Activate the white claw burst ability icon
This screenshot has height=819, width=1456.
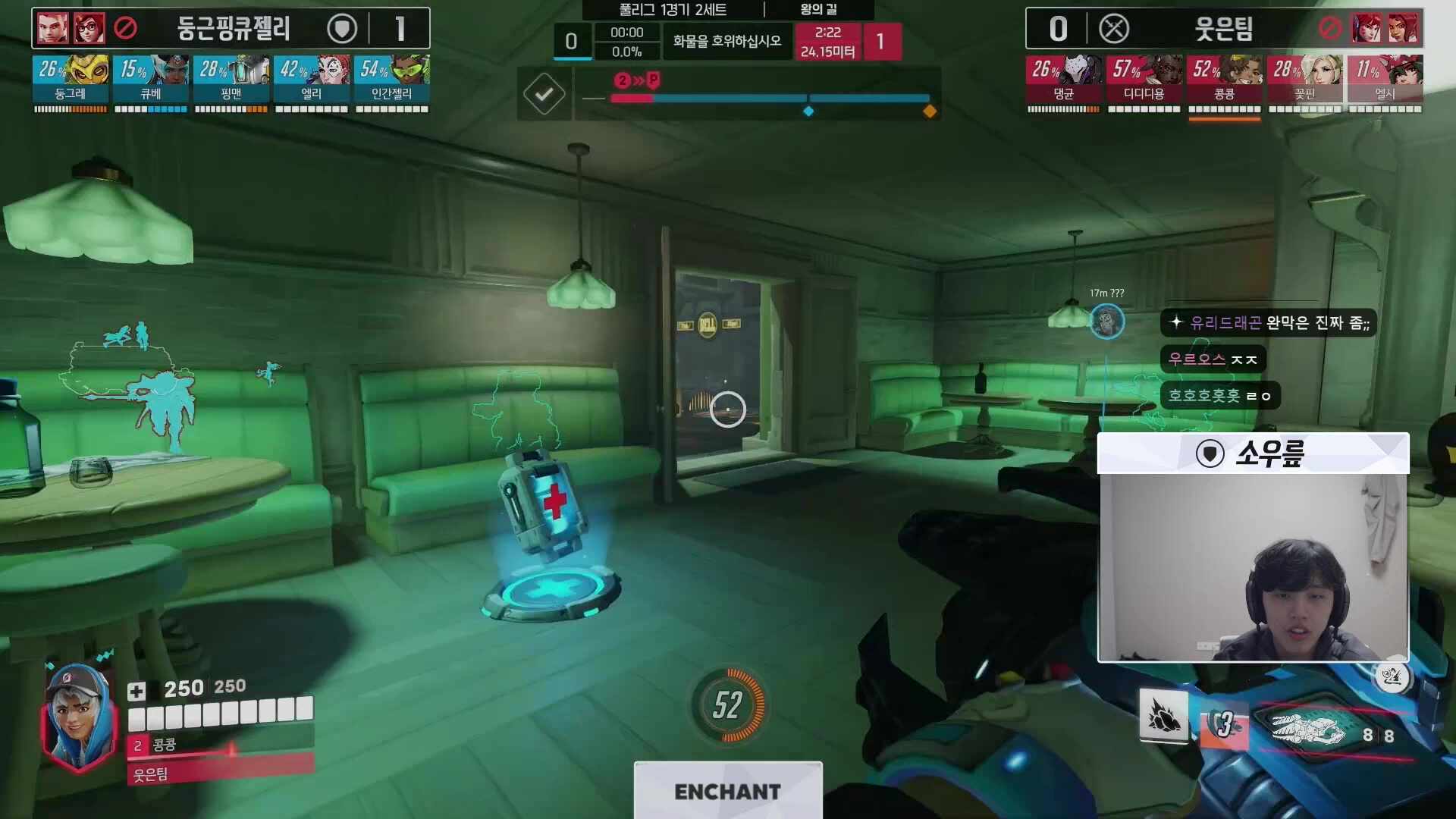point(1164,717)
